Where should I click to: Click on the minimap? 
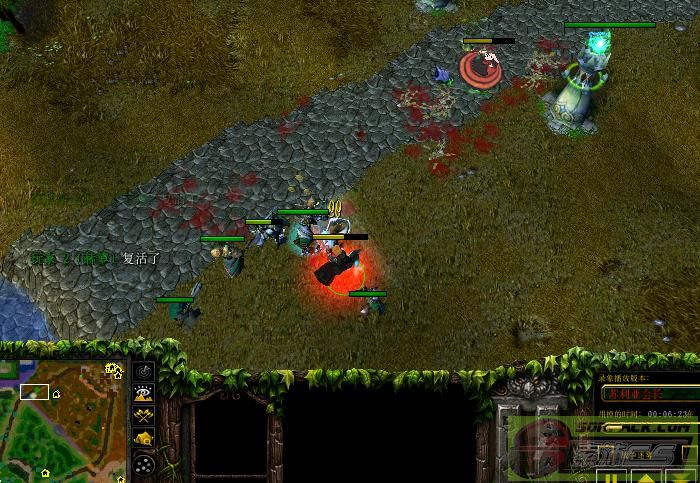[64, 419]
